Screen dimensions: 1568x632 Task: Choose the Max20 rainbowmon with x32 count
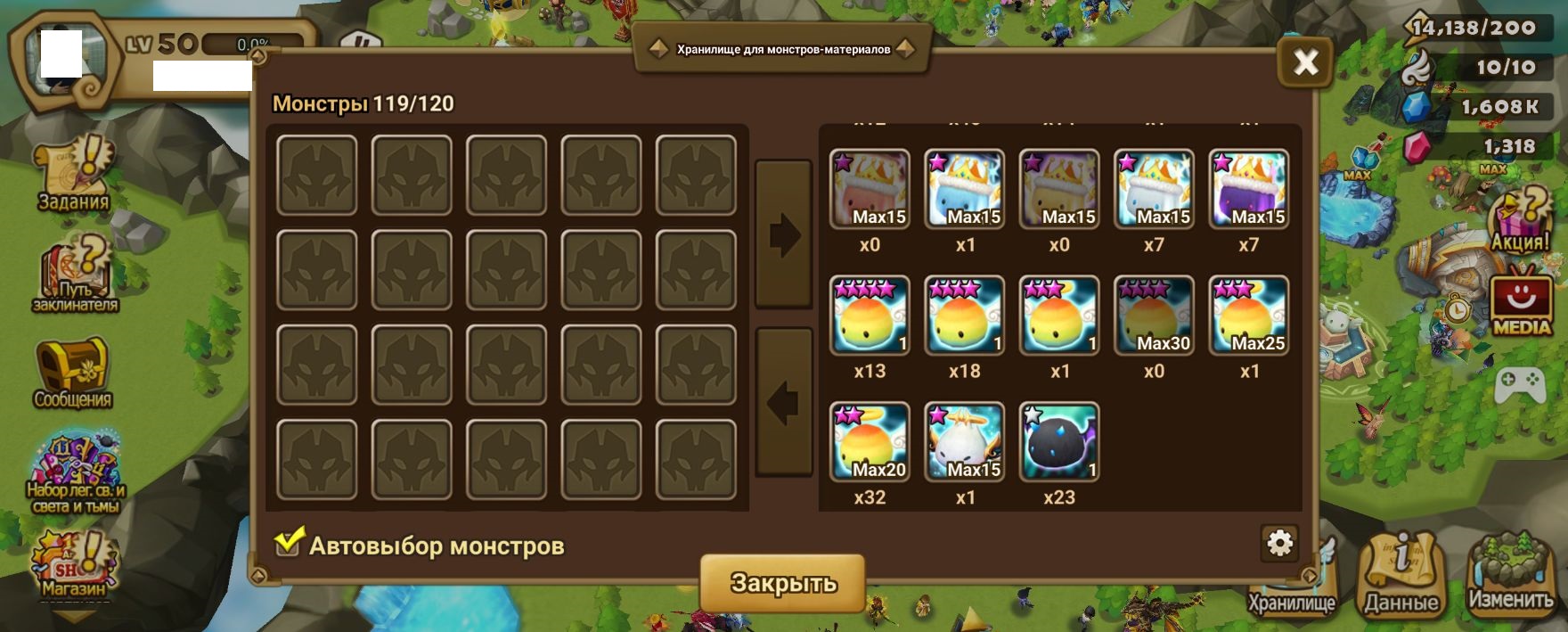pos(870,442)
